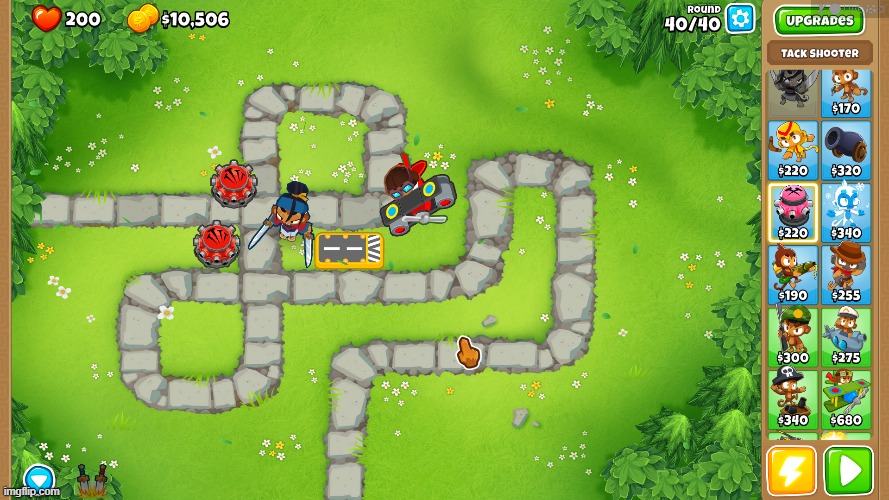Open the settings gear menu
This screenshot has width=889, height=500.
[x=740, y=18]
